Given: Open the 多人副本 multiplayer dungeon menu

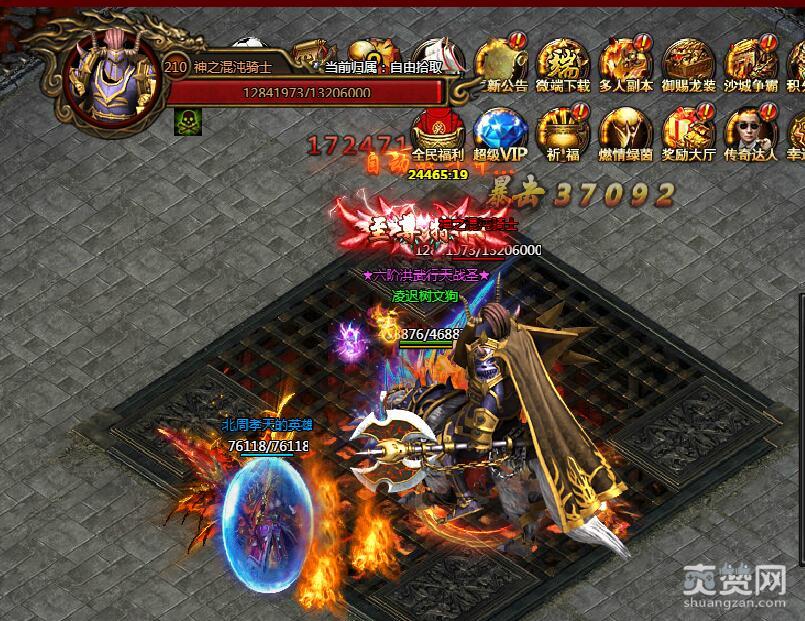Looking at the screenshot, I should point(626,62).
